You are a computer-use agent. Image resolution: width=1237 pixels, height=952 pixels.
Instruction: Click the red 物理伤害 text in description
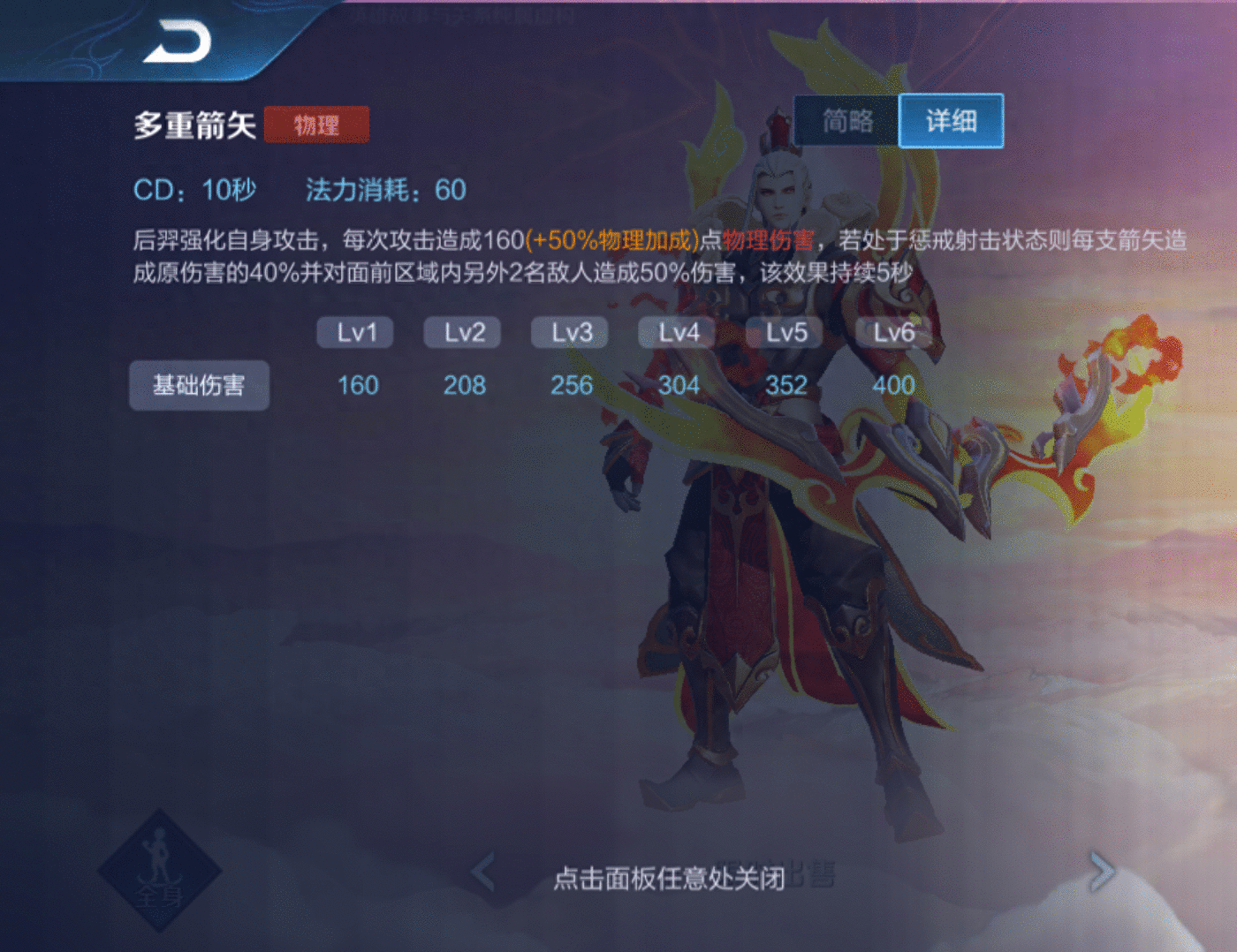(766, 238)
